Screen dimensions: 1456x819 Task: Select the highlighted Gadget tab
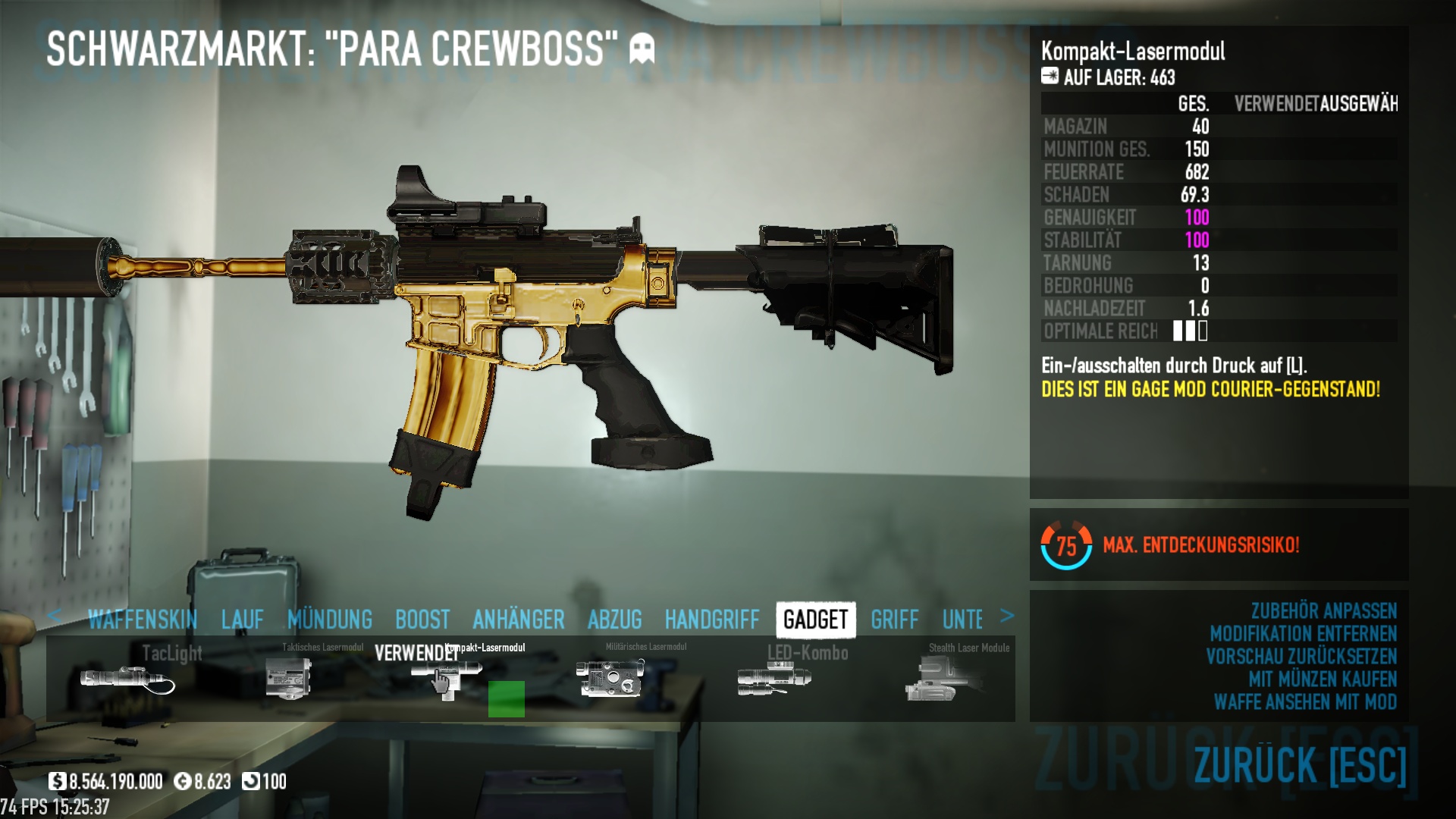[816, 620]
